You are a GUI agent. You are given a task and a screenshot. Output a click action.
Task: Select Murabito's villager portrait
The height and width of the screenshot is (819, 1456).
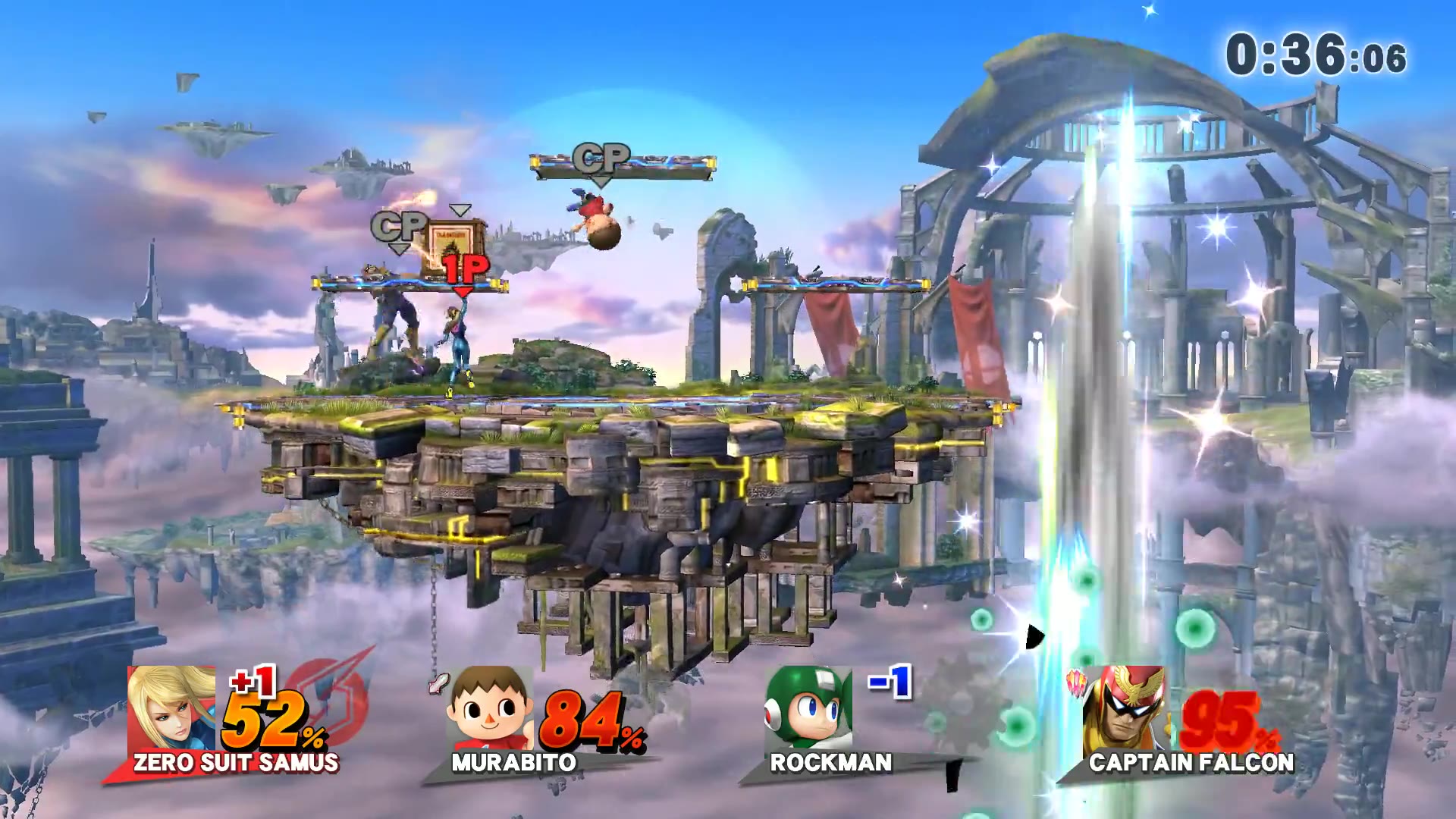[489, 708]
